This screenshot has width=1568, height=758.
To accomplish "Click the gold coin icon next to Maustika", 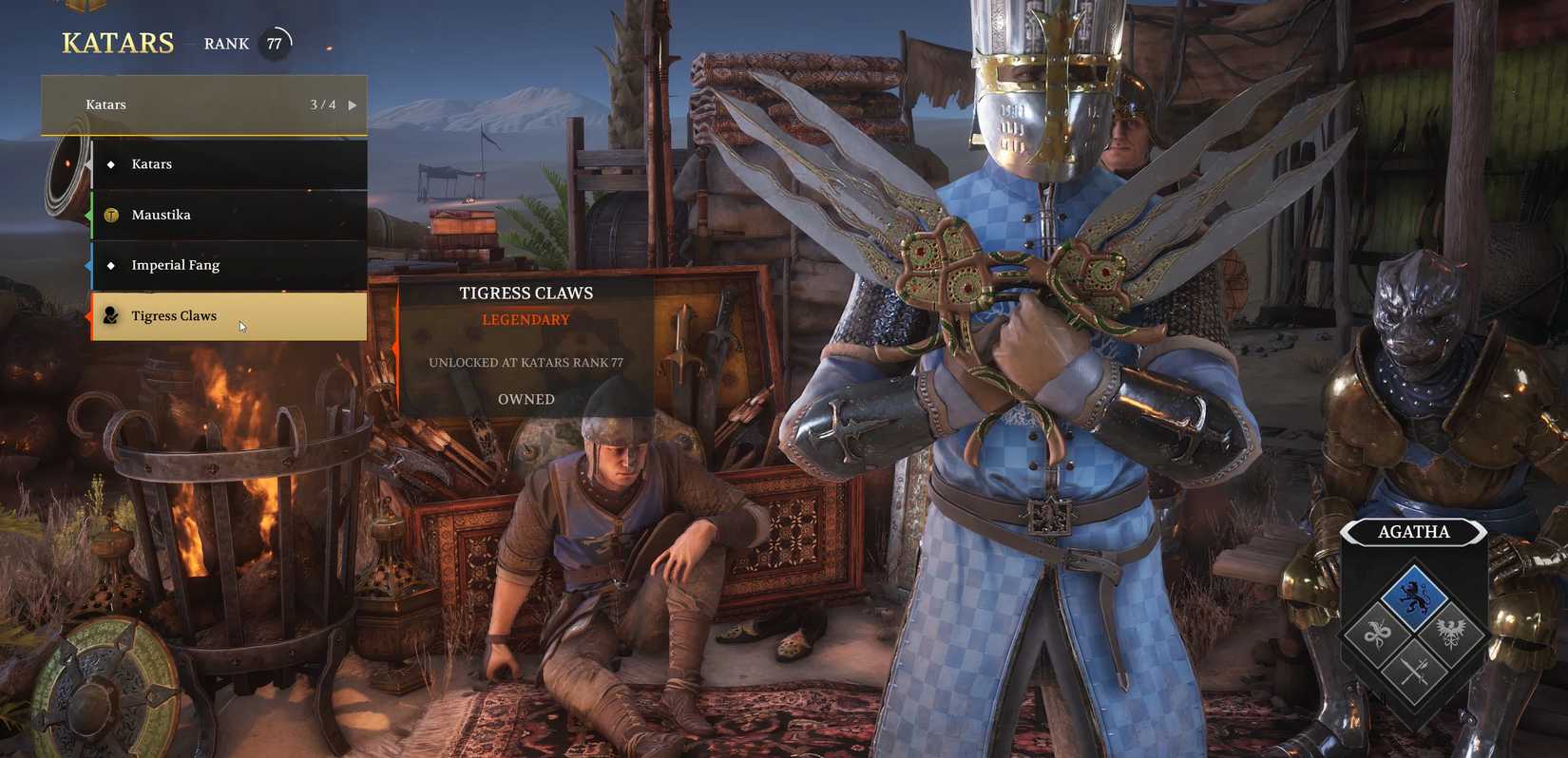I will tap(111, 215).
